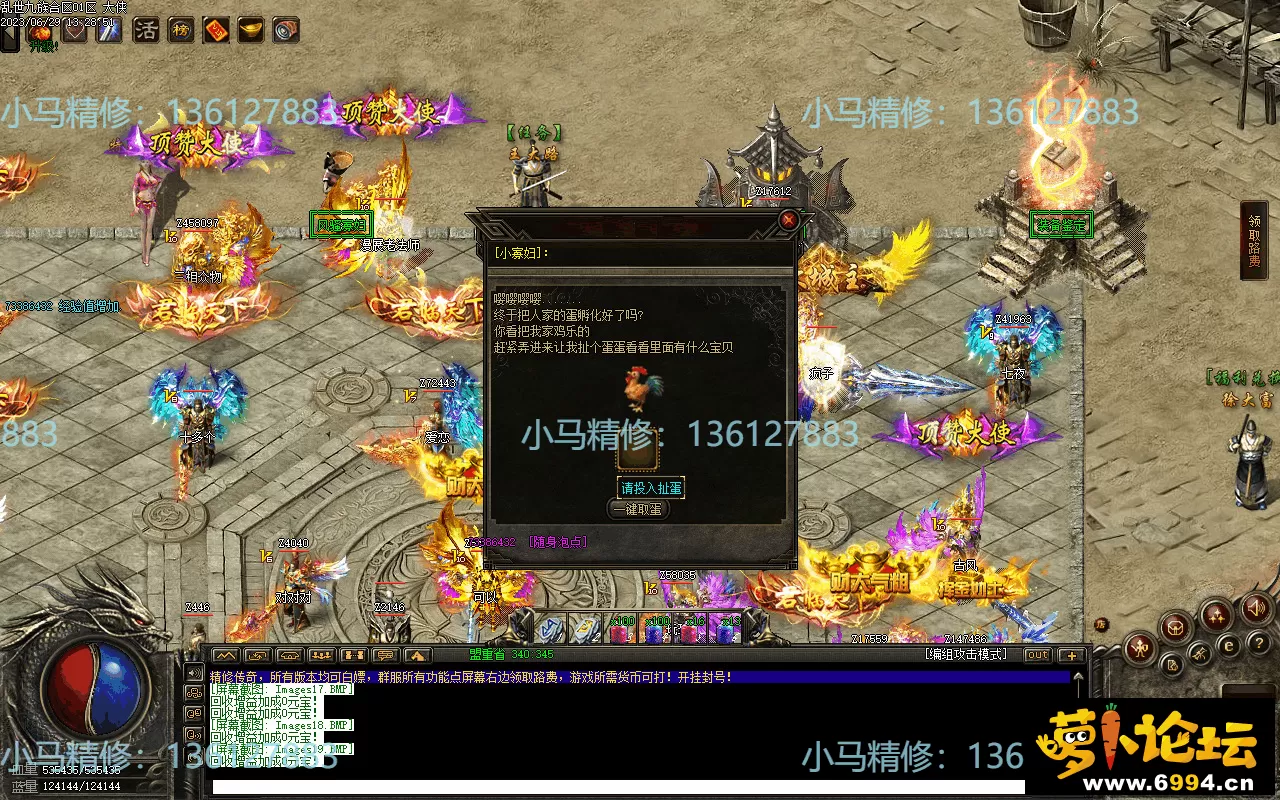The width and height of the screenshot is (1280, 800).
Task: Show the 榜 ranking icon
Action: click(x=181, y=30)
